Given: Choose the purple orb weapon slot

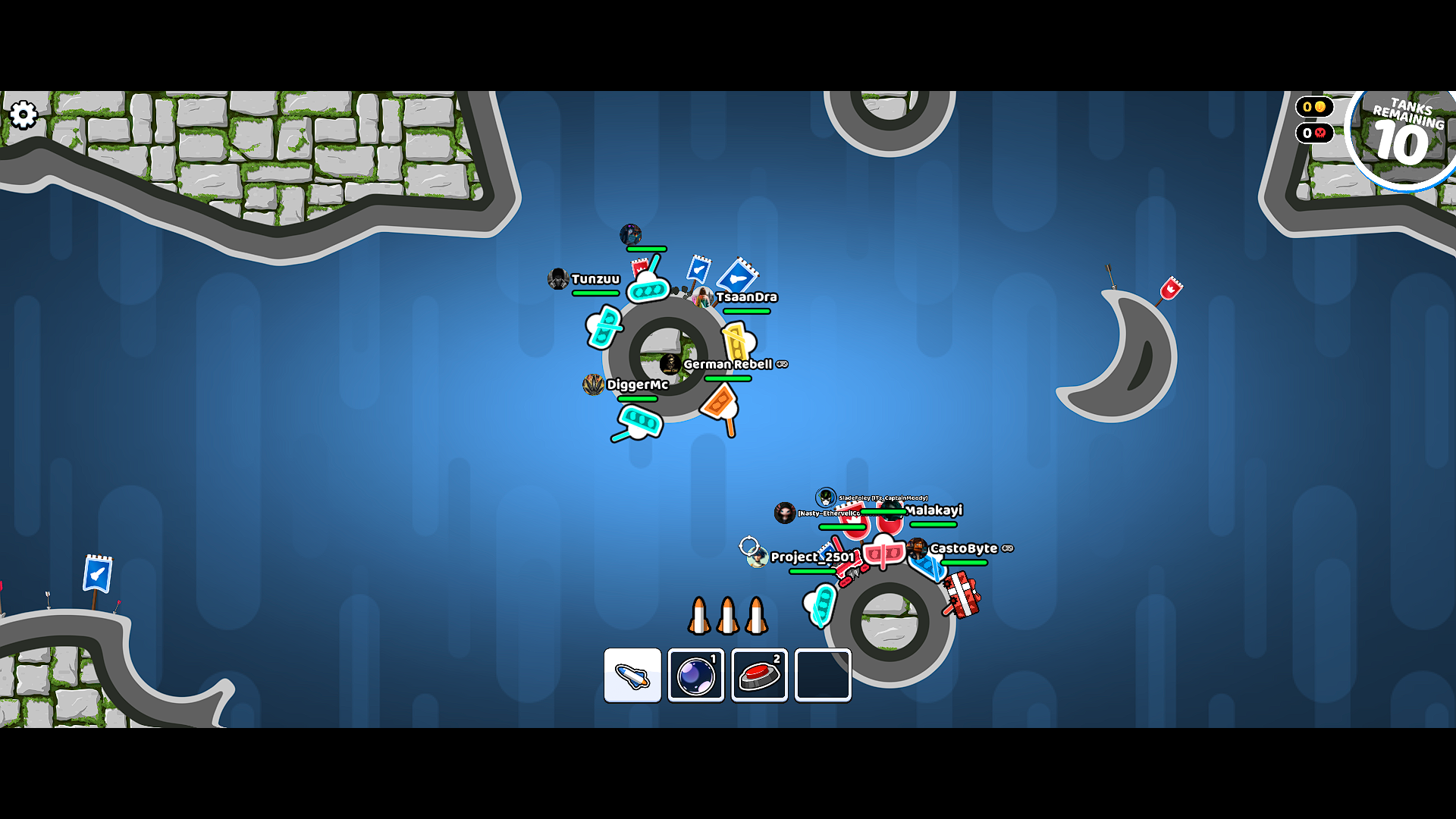Looking at the screenshot, I should (695, 675).
